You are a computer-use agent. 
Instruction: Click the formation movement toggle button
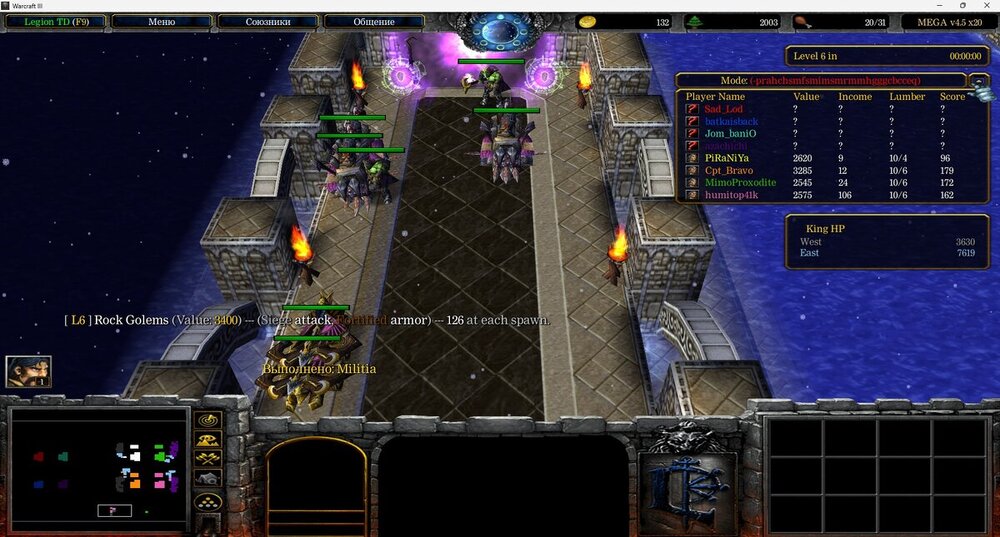coord(209,501)
